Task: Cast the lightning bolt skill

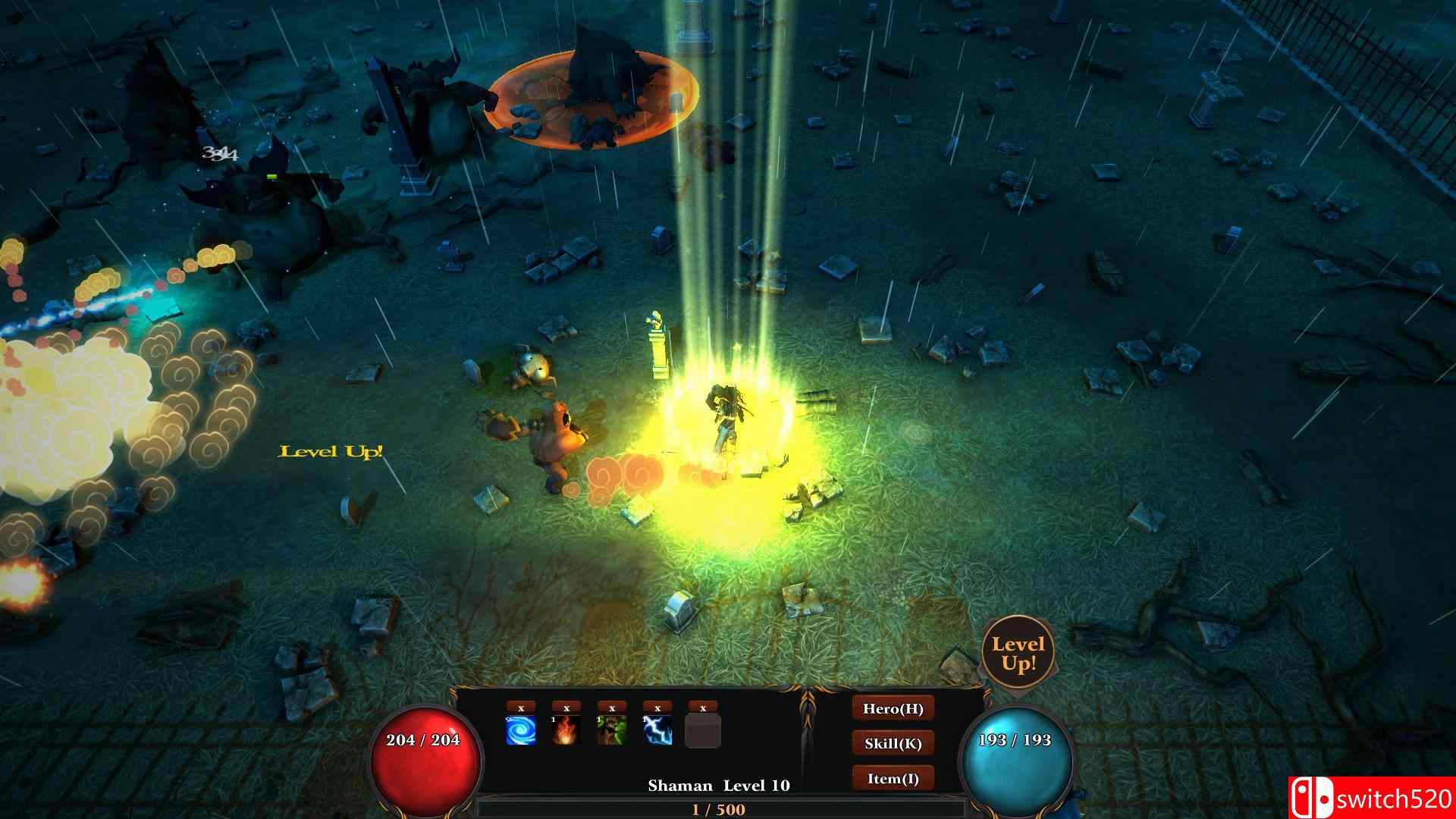Action: [x=657, y=731]
